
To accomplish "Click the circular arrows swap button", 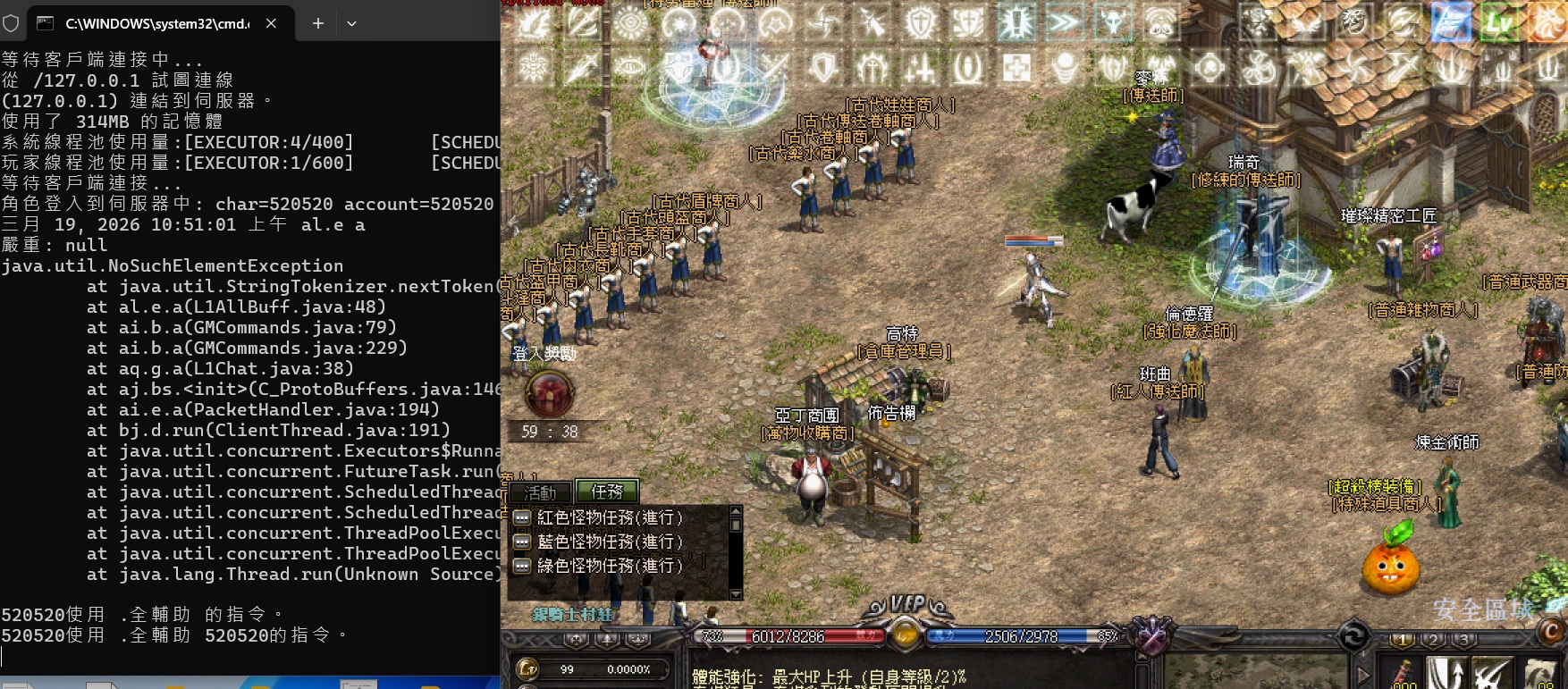I will click(x=1353, y=636).
